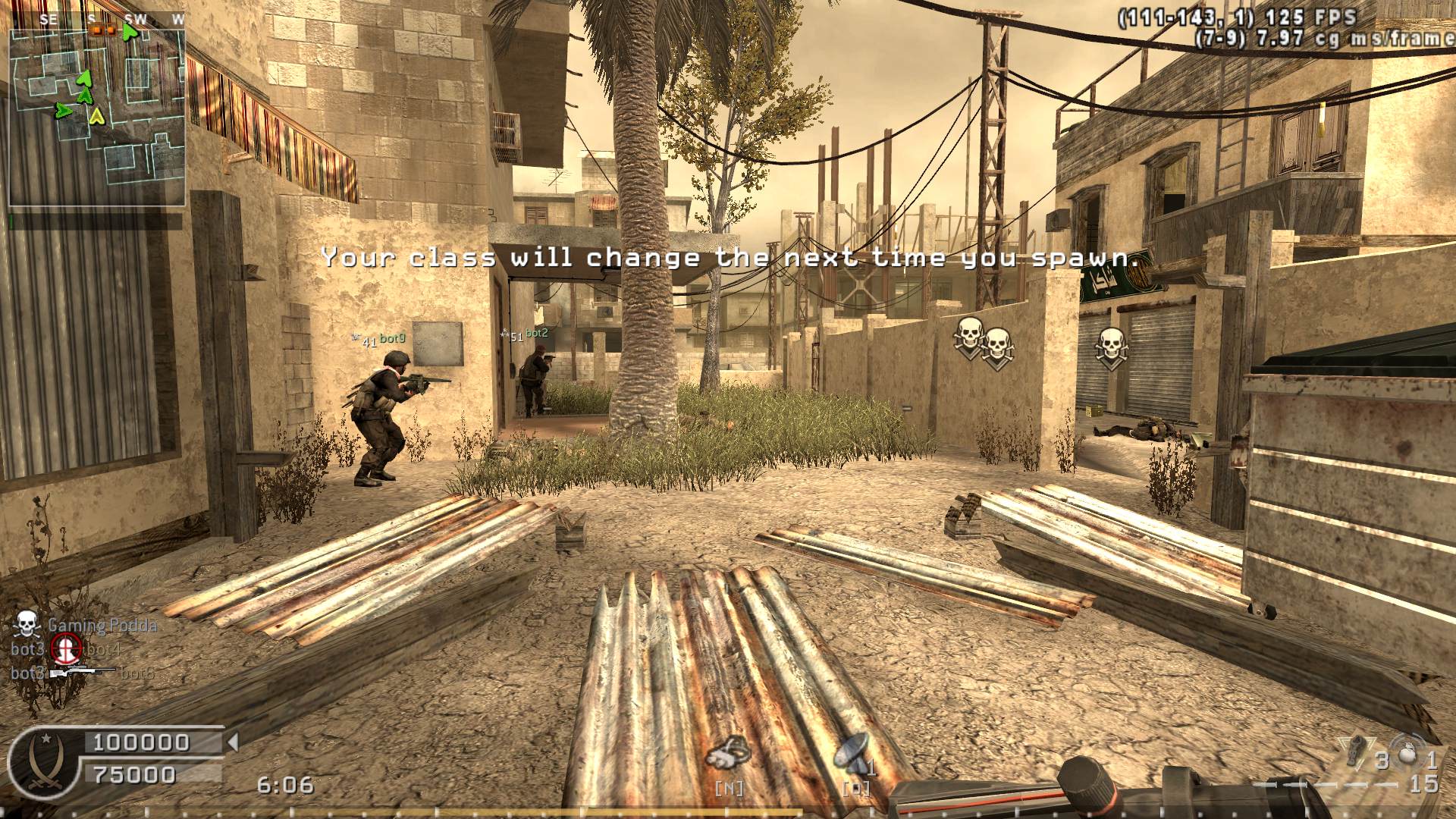The image size is (1456, 819).
Task: Click the red headshot icon in the kill feed
Action: pos(65,648)
